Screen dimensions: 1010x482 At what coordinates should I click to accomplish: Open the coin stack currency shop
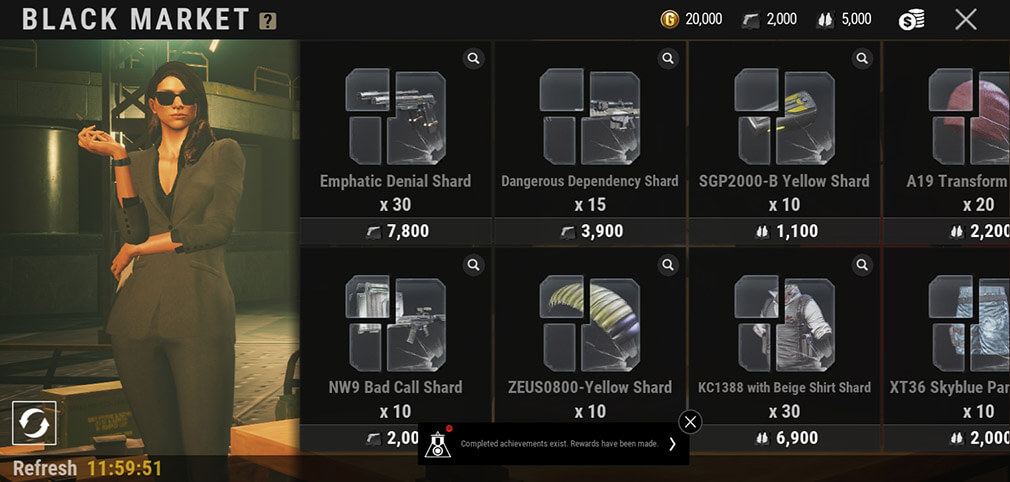[911, 19]
